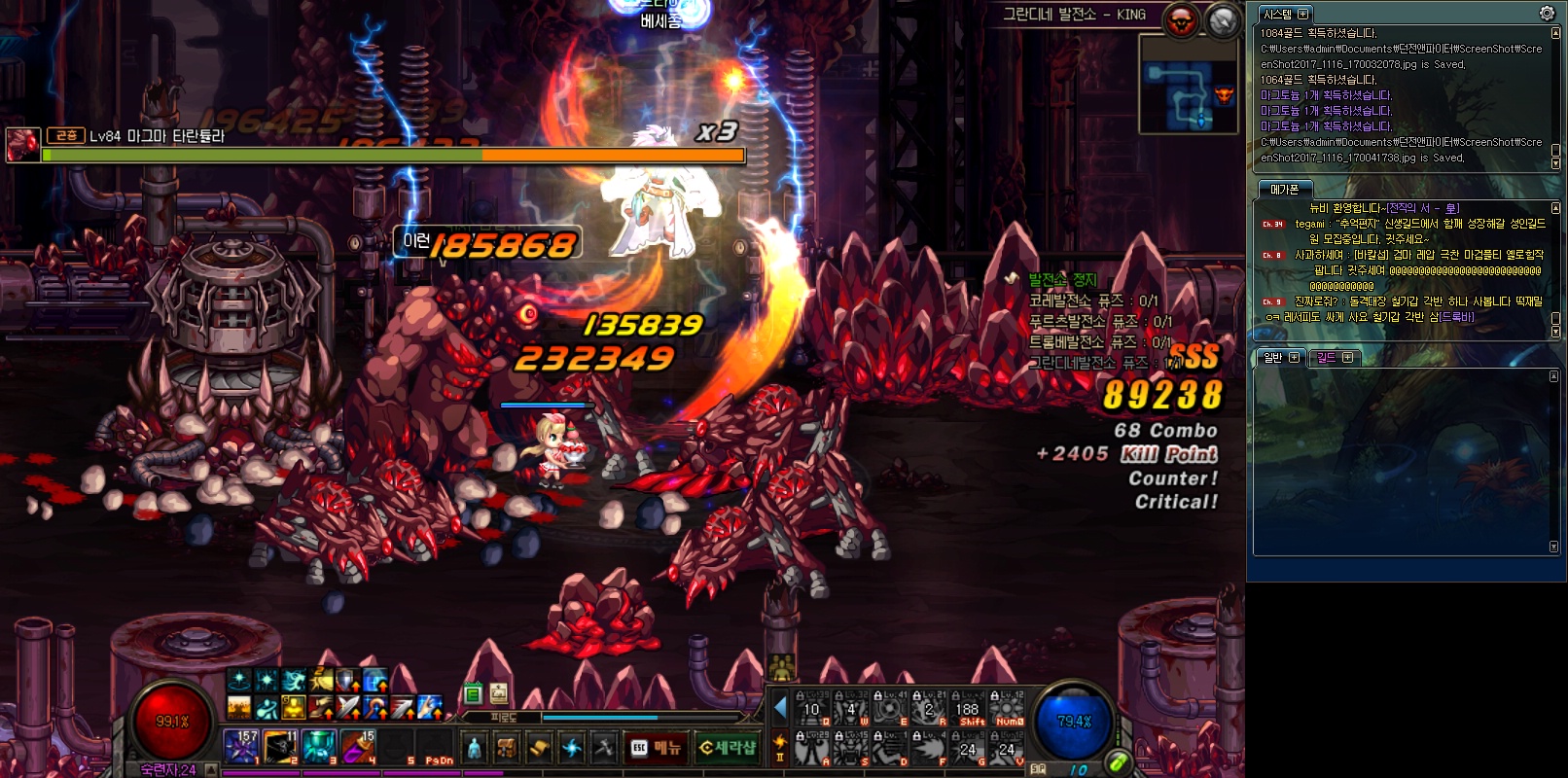Open the inventory treasure chest icon

[506, 747]
